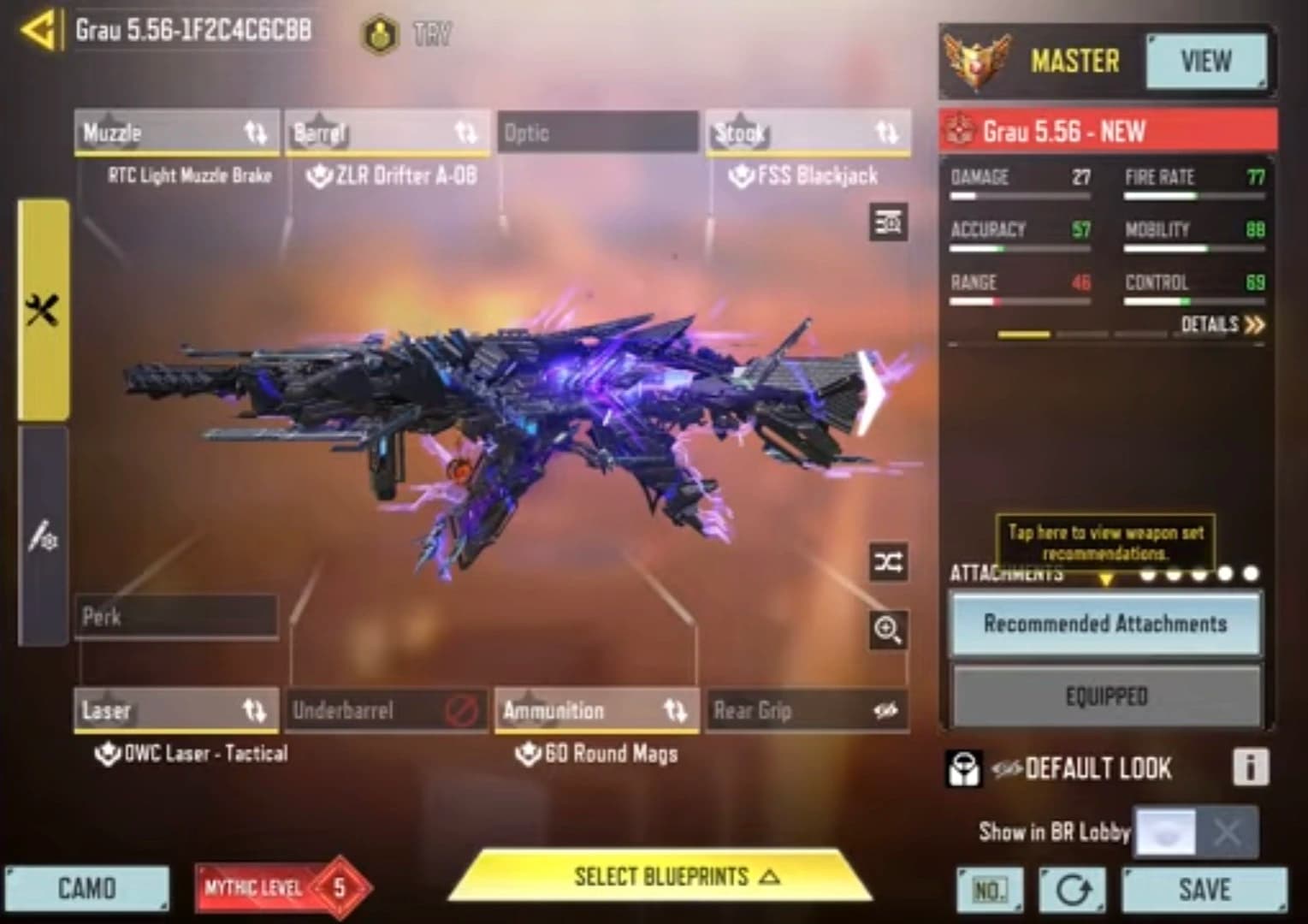This screenshot has height=924, width=1308.
Task: Open the Muzzle attachment slot
Action: pyautogui.click(x=176, y=133)
